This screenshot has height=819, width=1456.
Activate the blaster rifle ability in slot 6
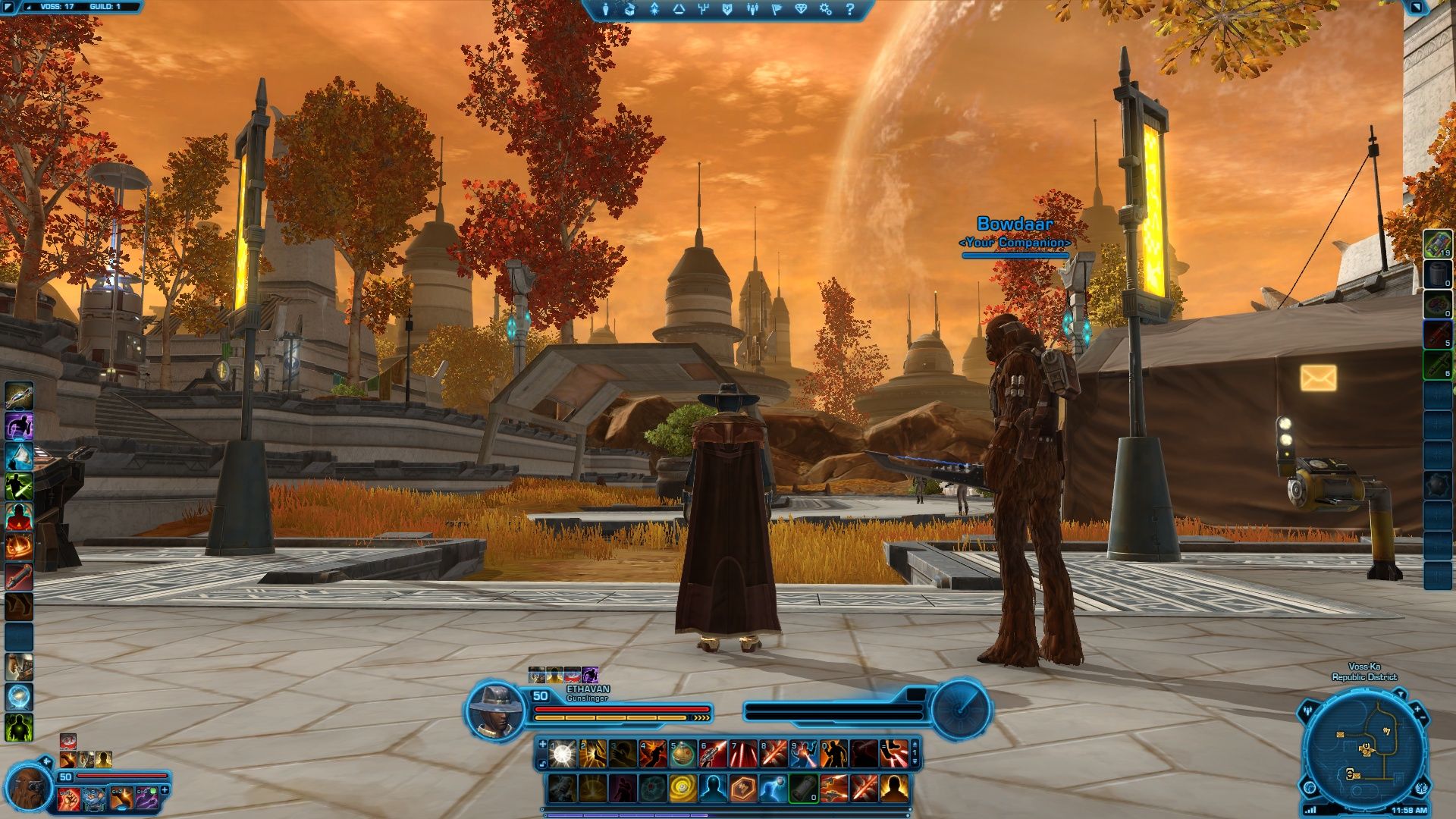[713, 754]
